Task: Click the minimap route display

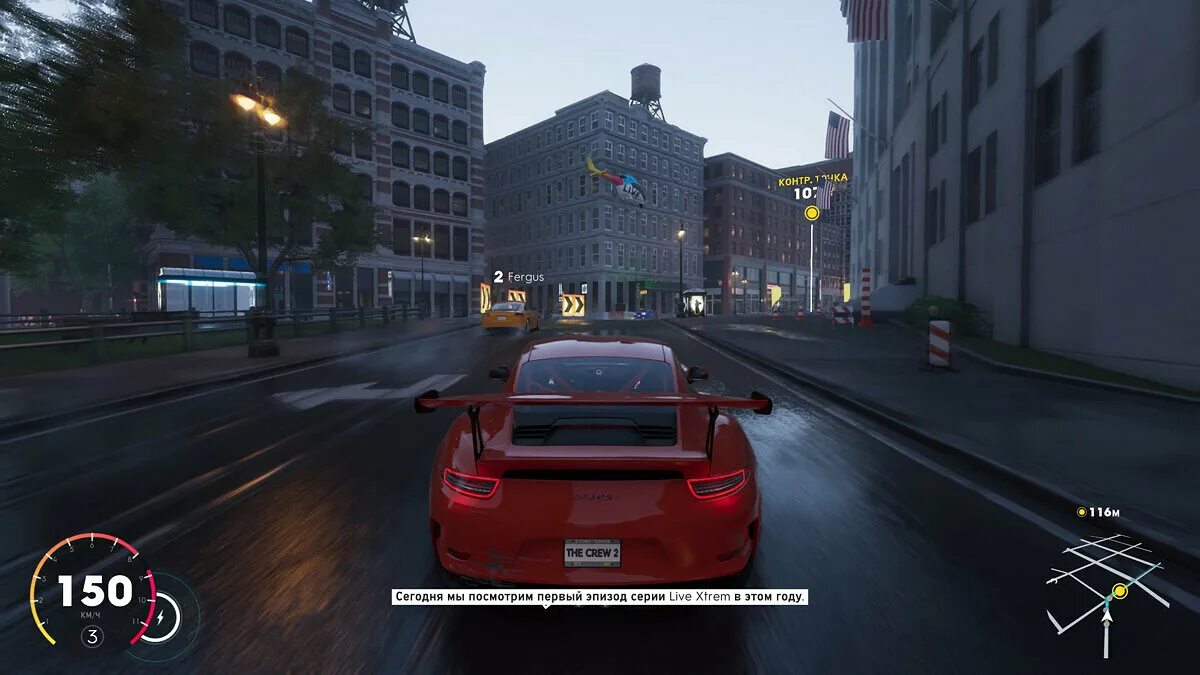Action: click(x=1106, y=592)
